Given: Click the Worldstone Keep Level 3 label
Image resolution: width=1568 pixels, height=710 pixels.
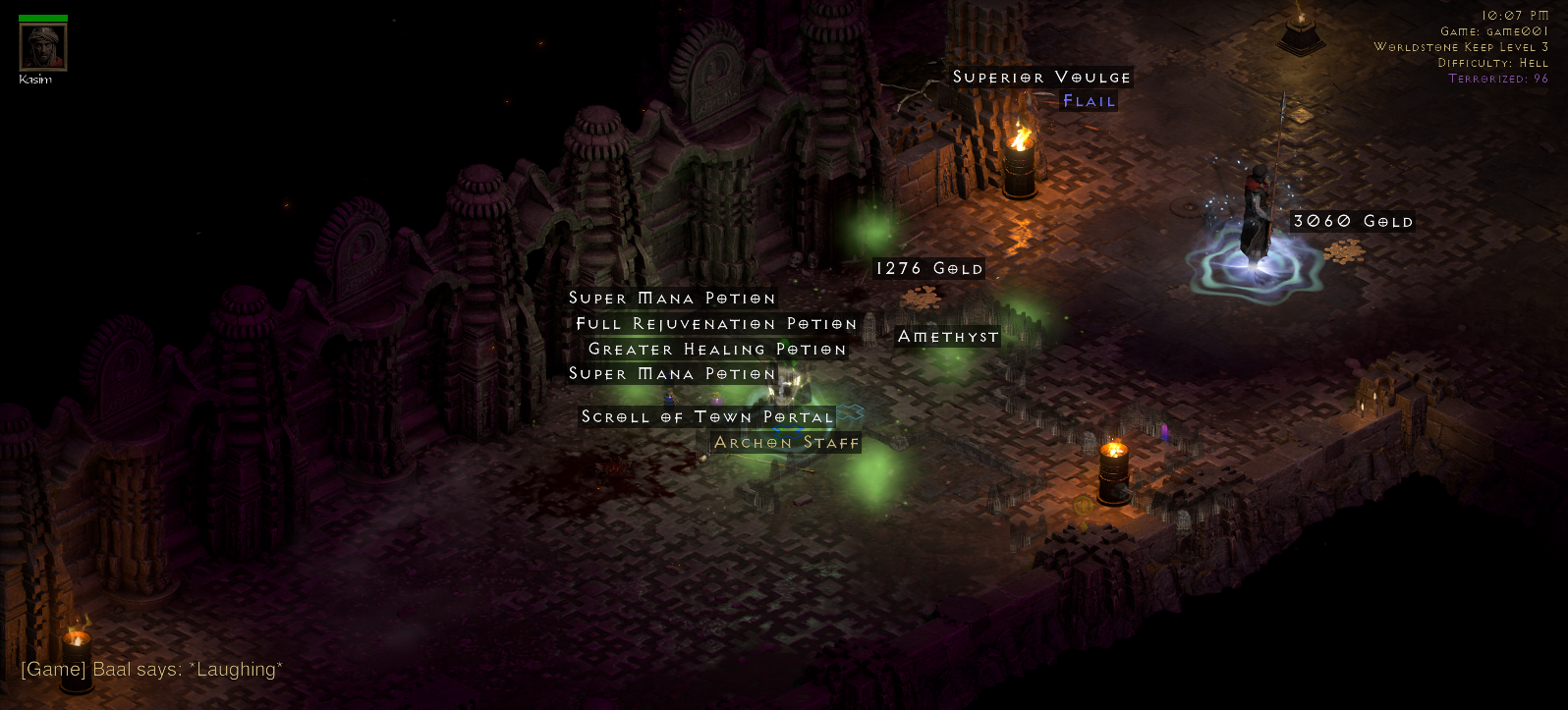Looking at the screenshot, I should click(1464, 46).
